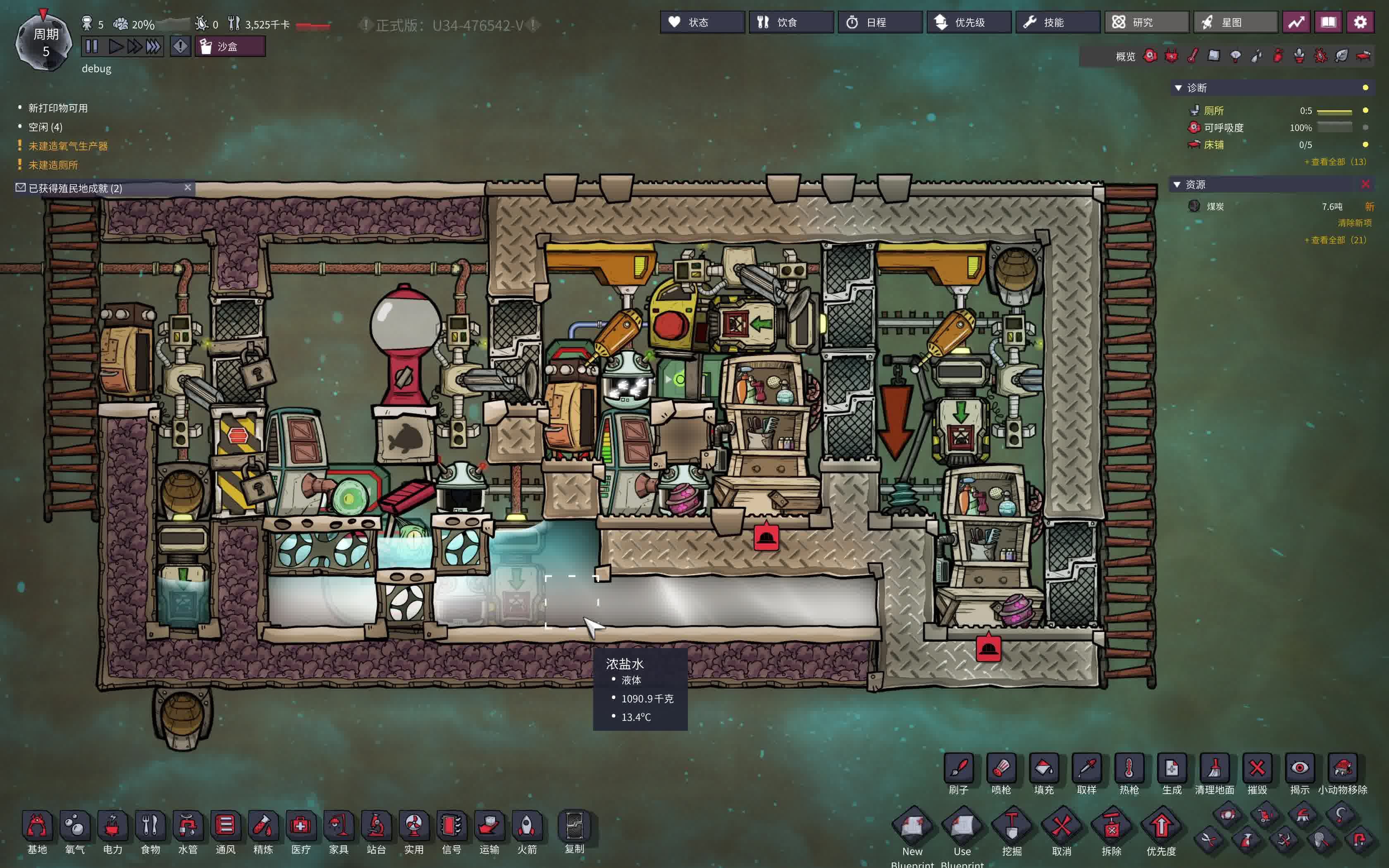This screenshot has width=1389, height=868.
Task: Pause the game simulation
Action: pyautogui.click(x=92, y=46)
